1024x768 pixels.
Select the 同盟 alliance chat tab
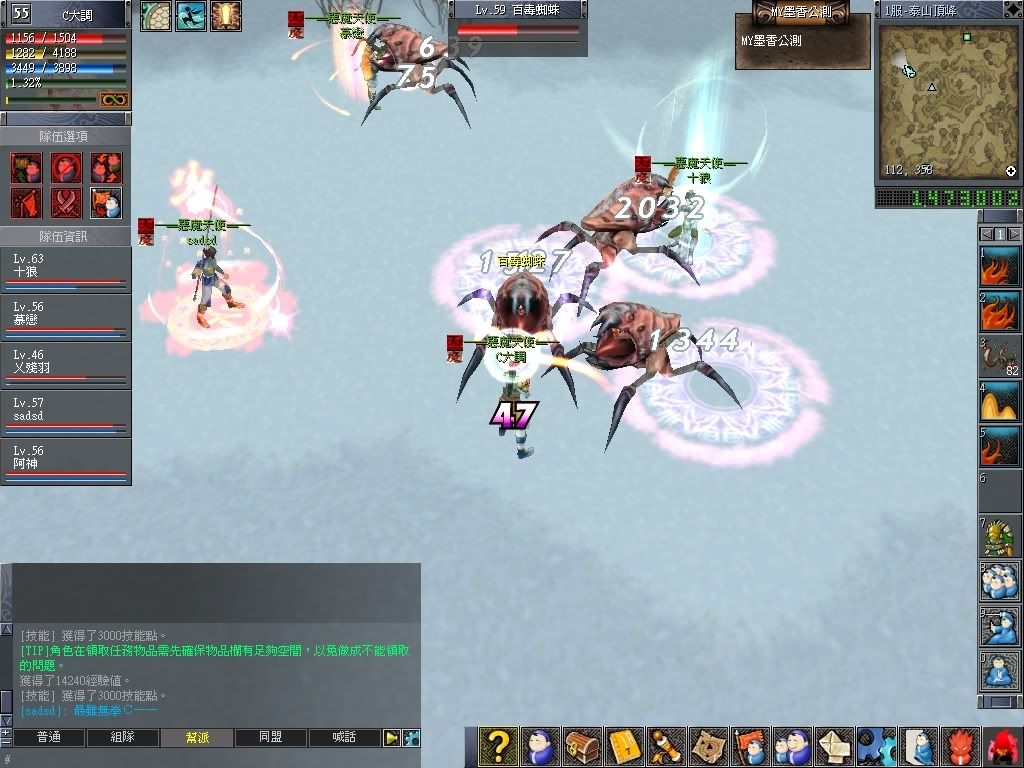(x=271, y=738)
